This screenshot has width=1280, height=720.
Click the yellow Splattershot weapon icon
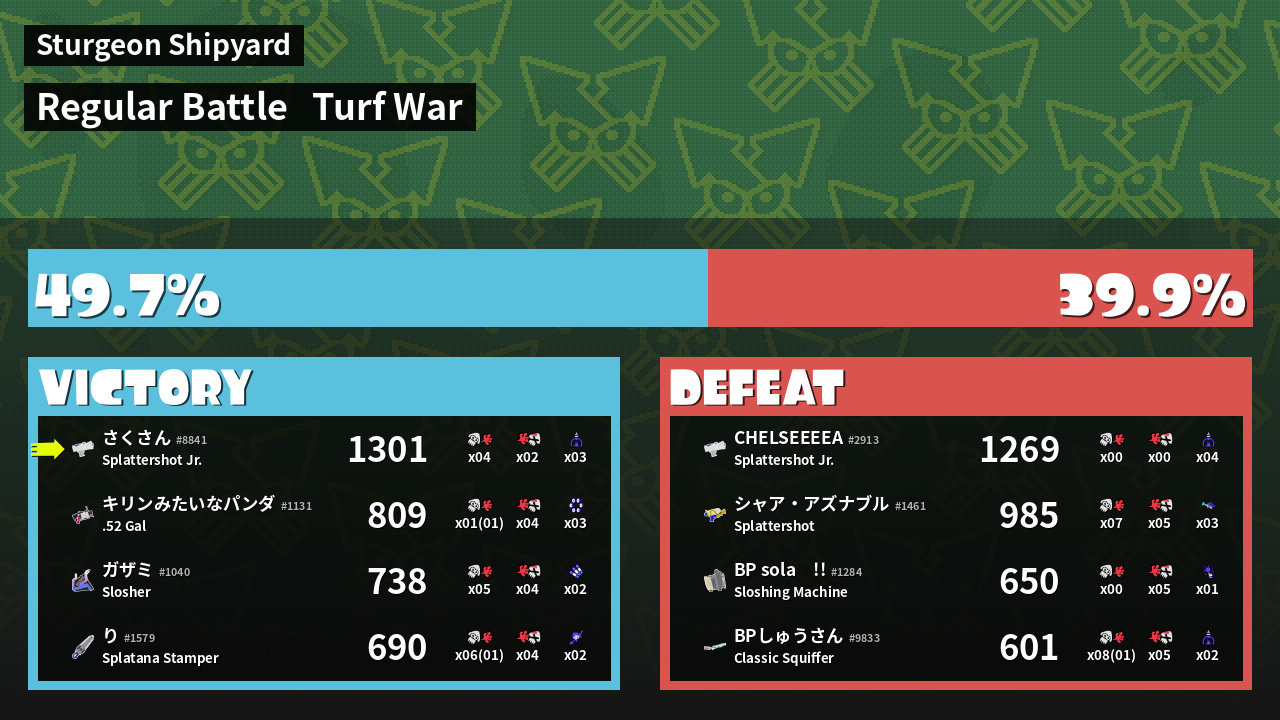click(714, 515)
